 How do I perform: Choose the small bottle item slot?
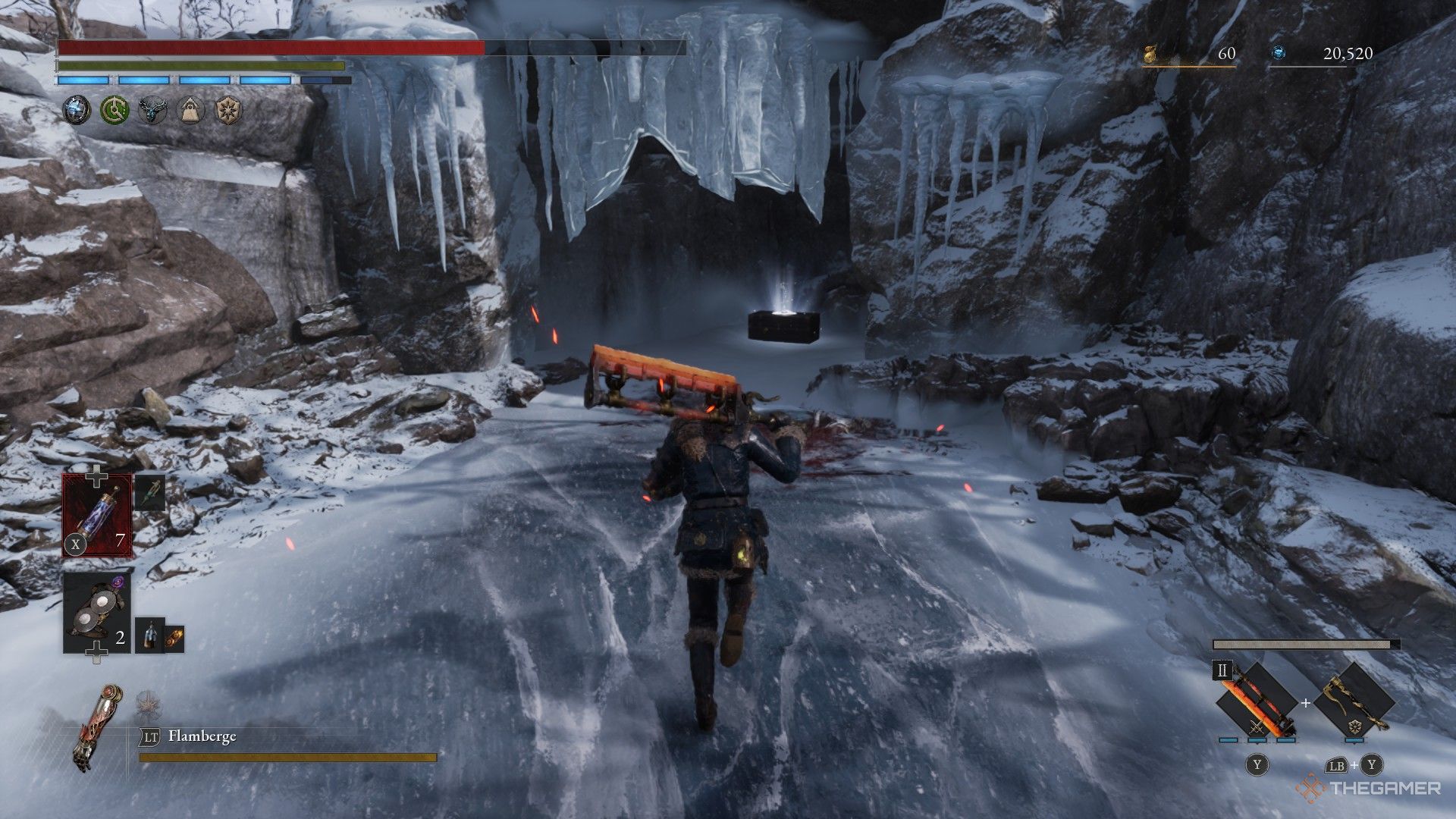[x=149, y=635]
